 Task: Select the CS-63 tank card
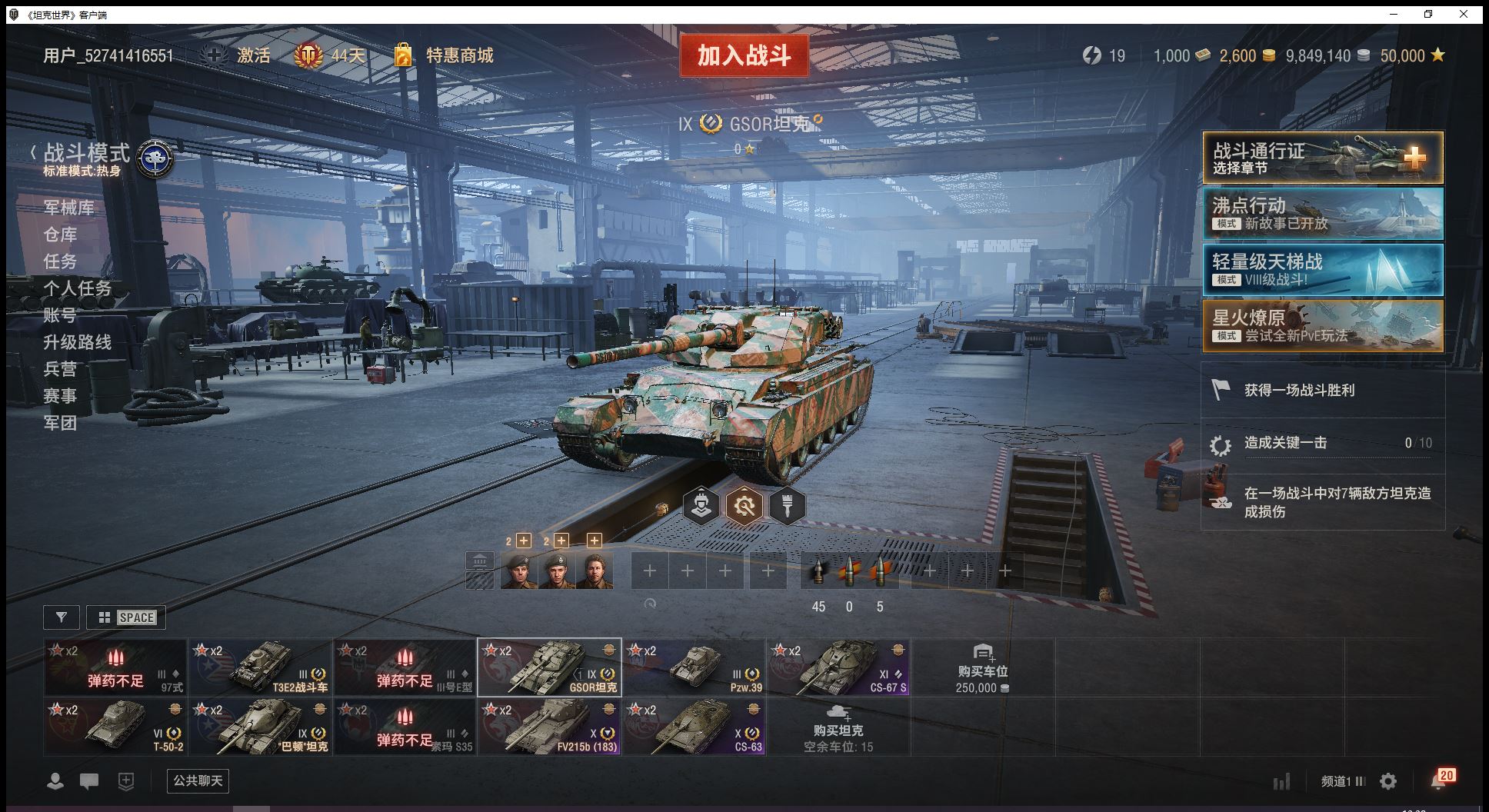point(694,727)
